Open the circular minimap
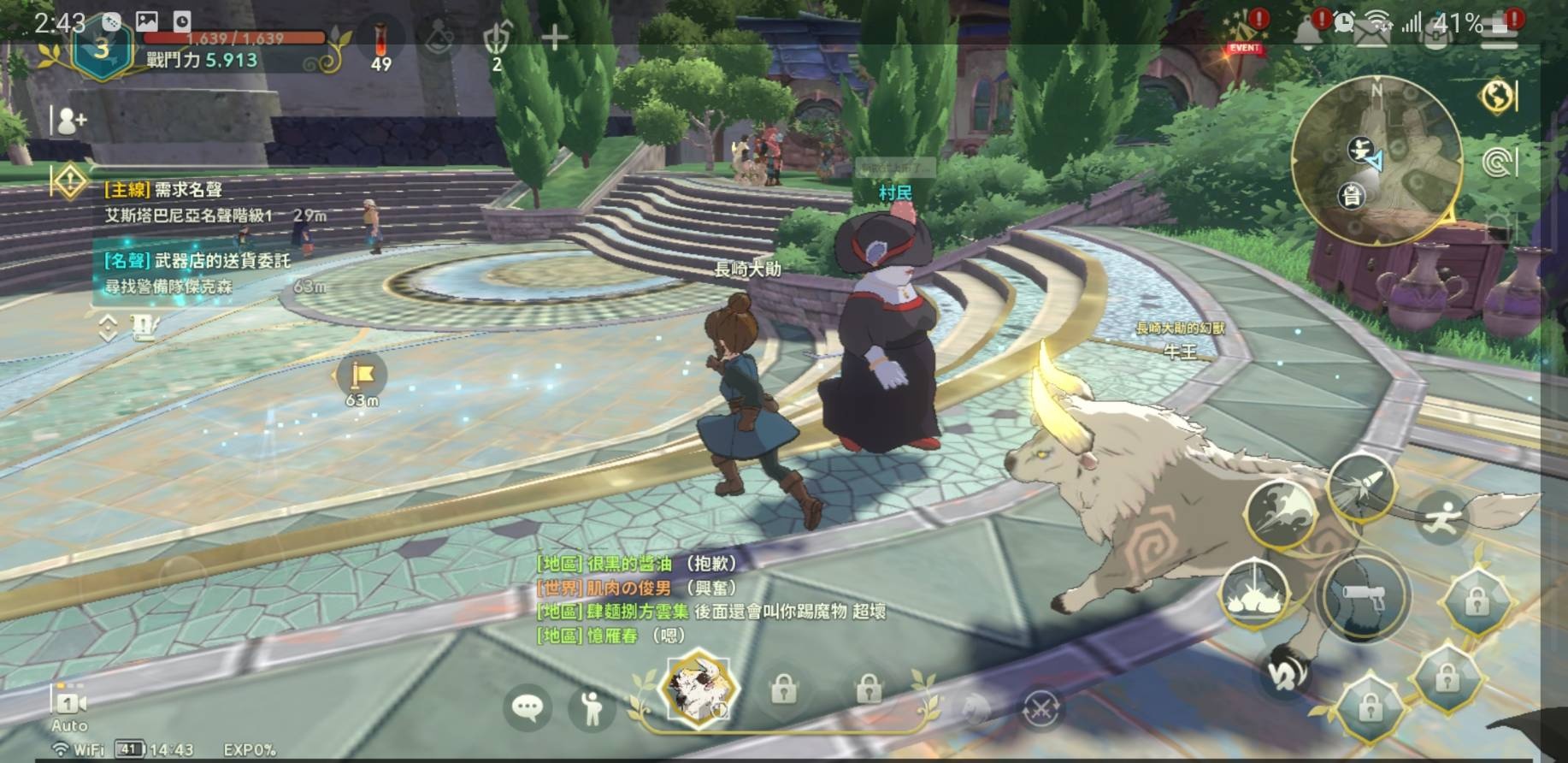 tap(1375, 163)
